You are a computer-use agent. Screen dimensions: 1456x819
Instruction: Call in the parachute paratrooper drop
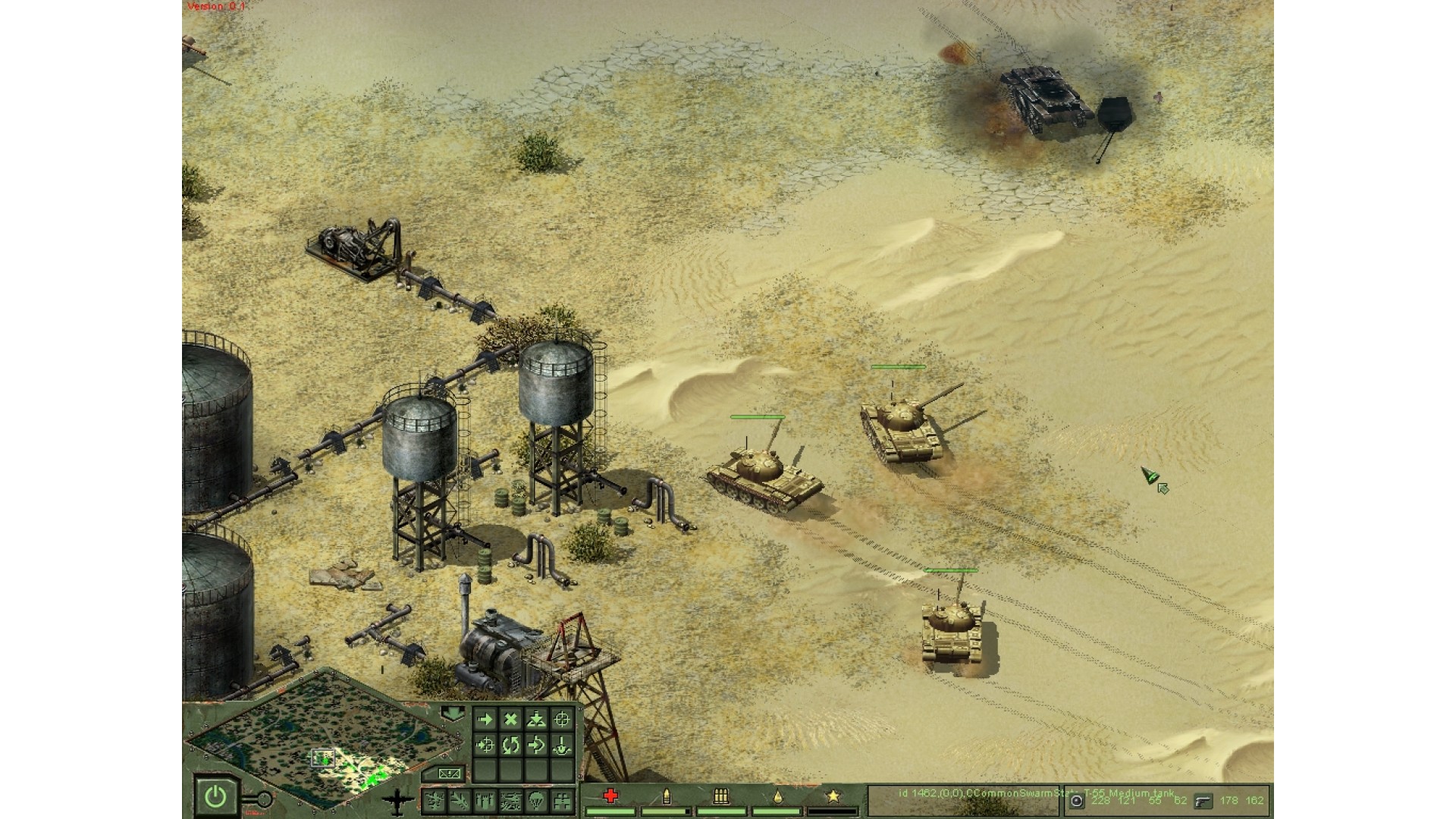click(536, 799)
